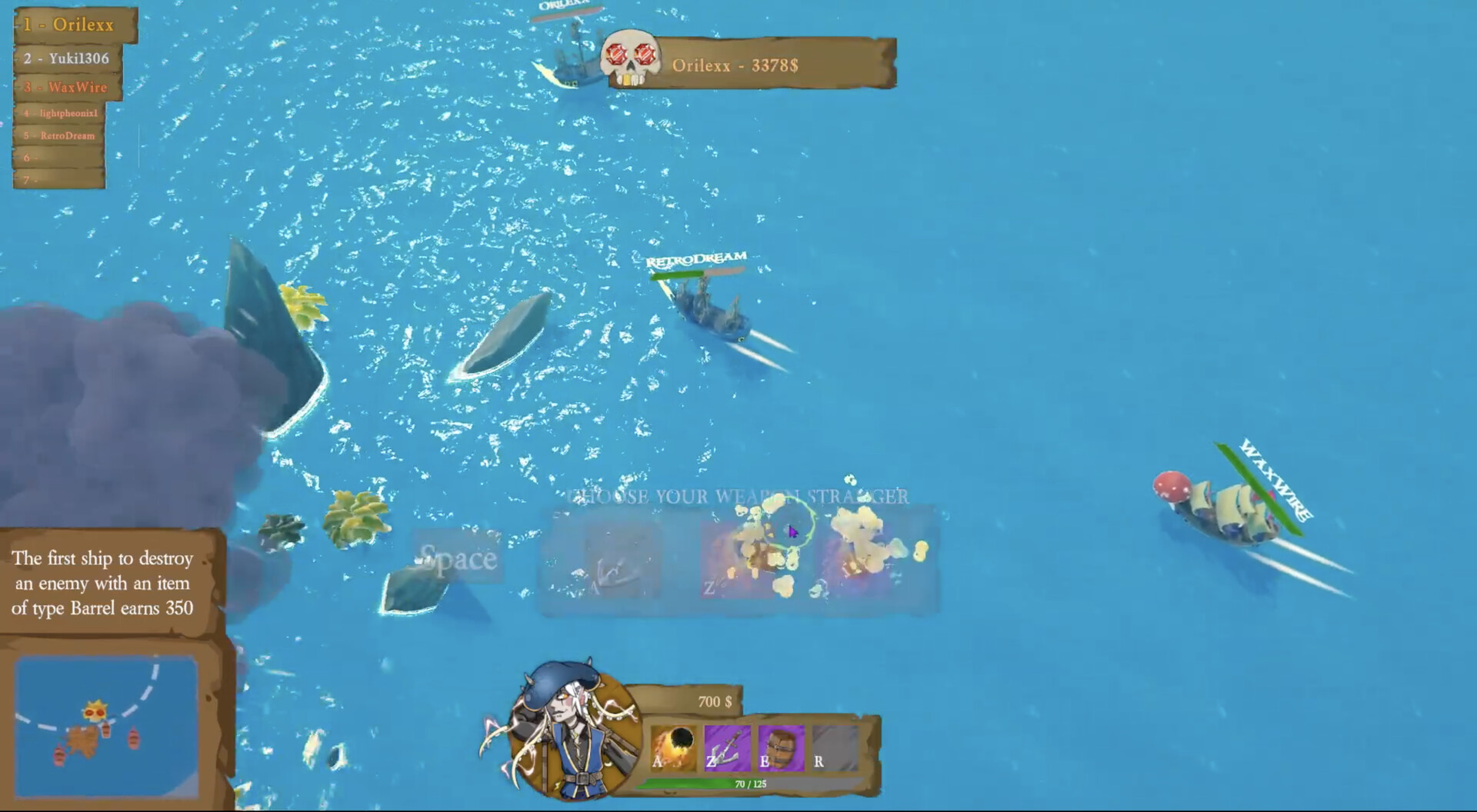Select the anchor weapon in hotbar slot Z
1477x812 pixels.
(x=727, y=746)
